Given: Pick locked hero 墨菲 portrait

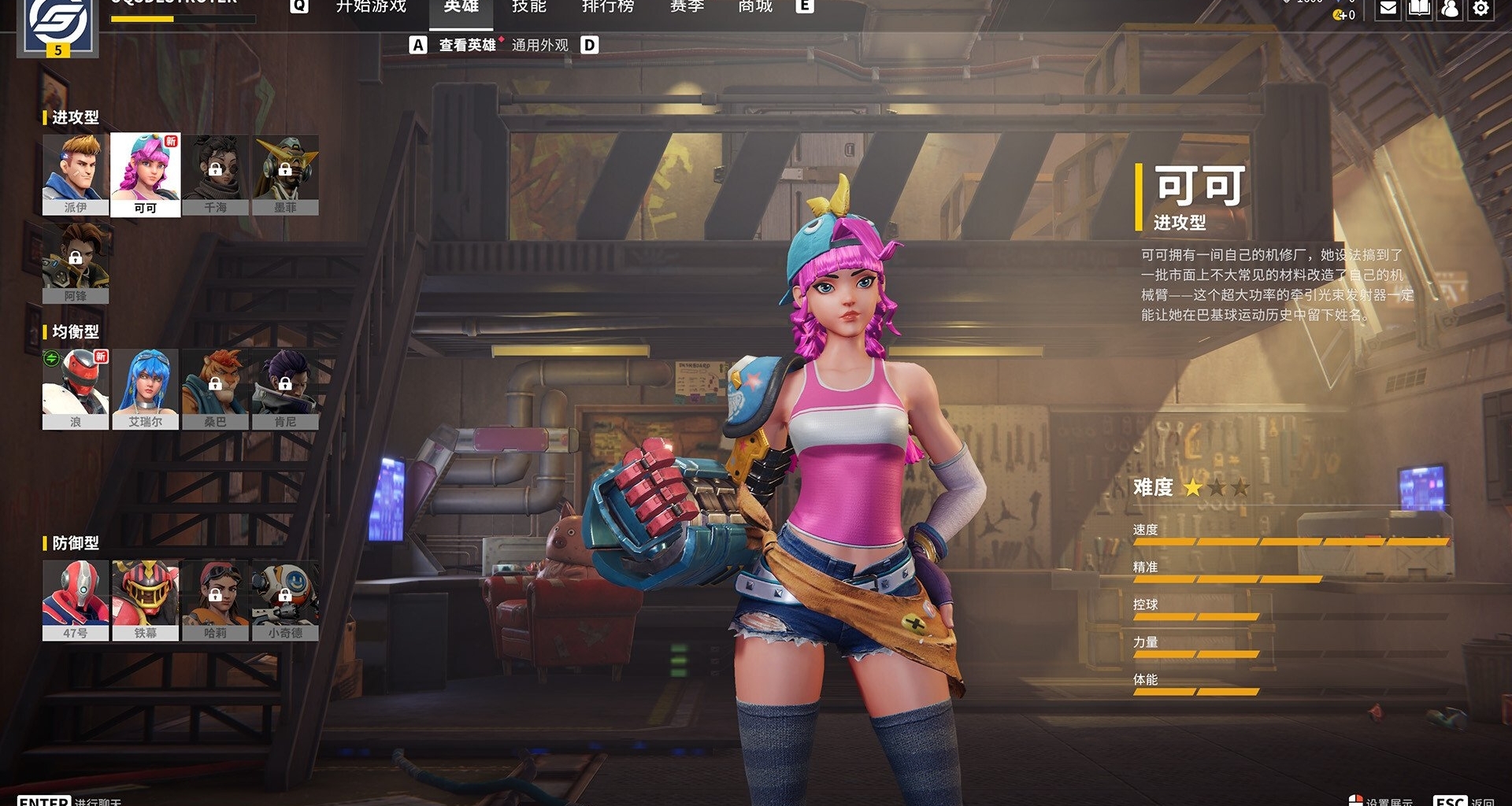Looking at the screenshot, I should (285, 173).
